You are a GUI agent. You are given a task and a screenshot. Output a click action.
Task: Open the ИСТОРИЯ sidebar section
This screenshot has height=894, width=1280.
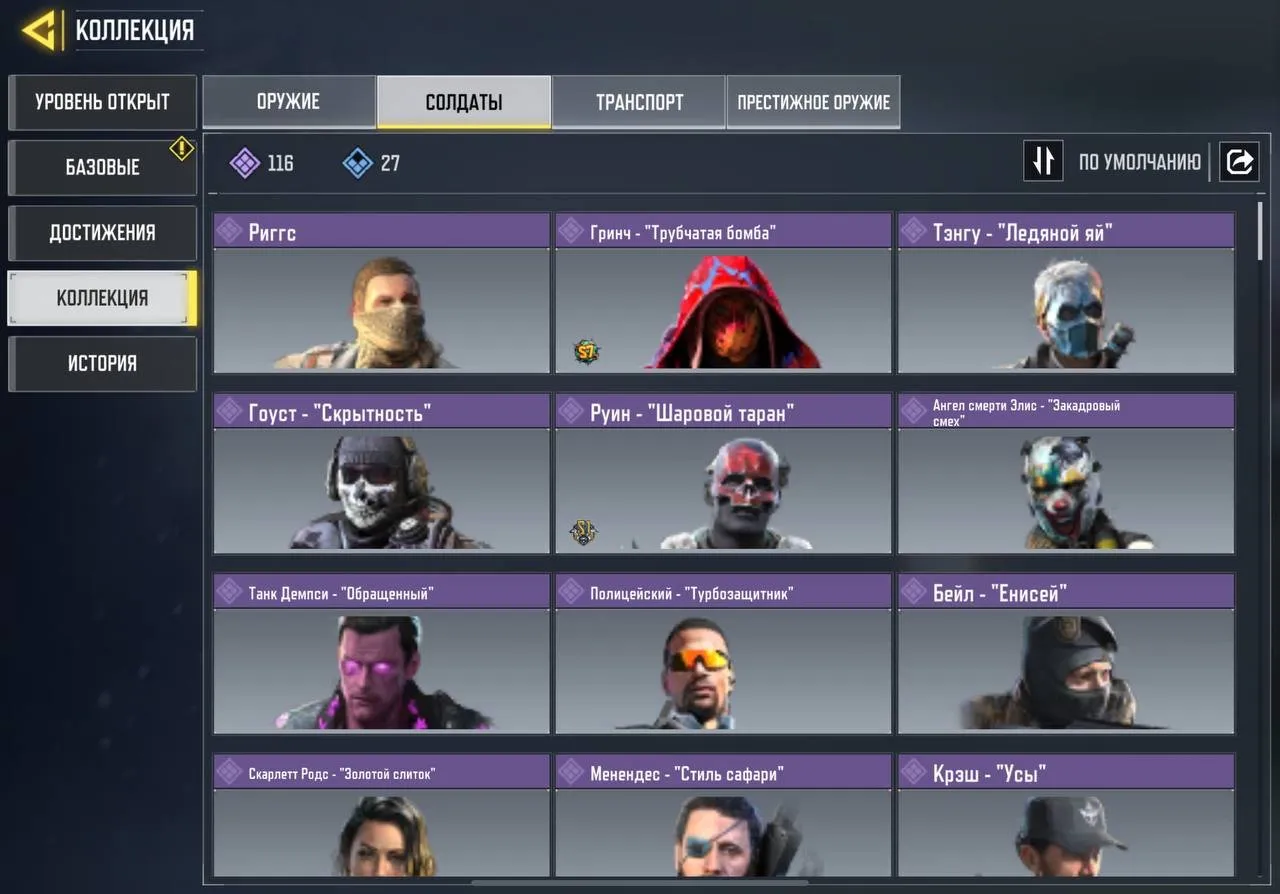pyautogui.click(x=102, y=363)
